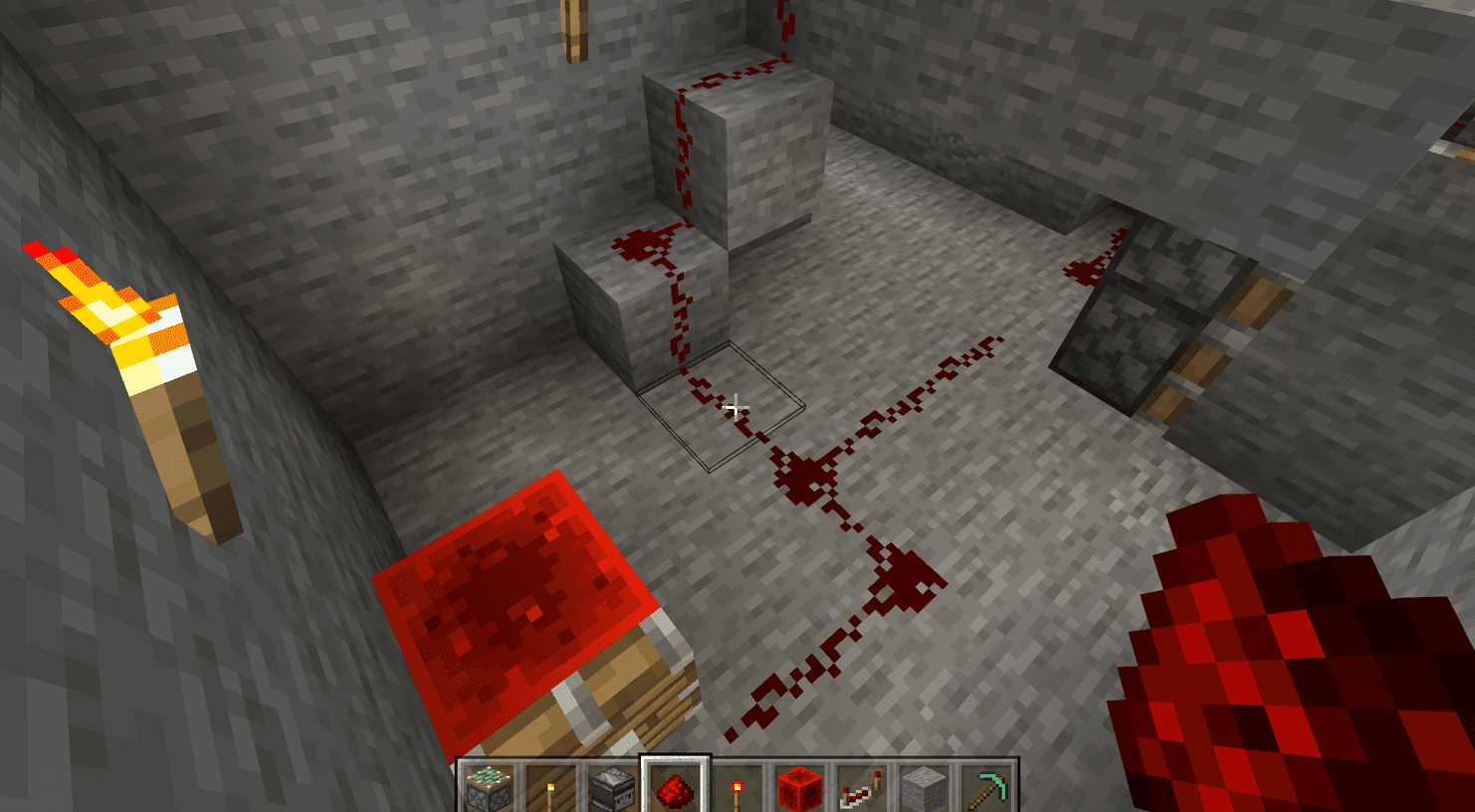Select the dispenser block hotbar slot
Screen dimensions: 1475x812
coord(612,788)
